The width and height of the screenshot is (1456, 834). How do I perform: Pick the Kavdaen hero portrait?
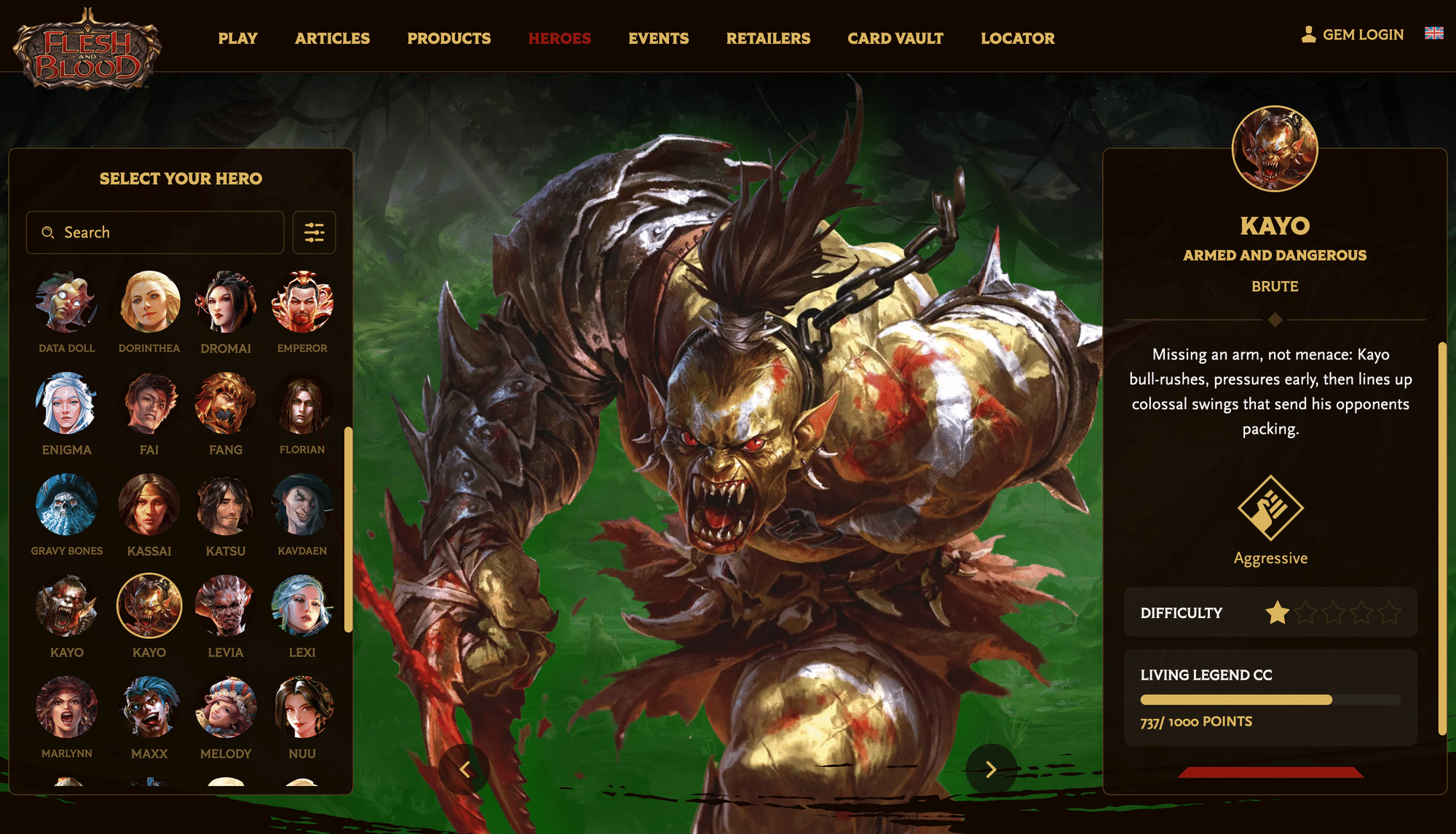point(302,504)
